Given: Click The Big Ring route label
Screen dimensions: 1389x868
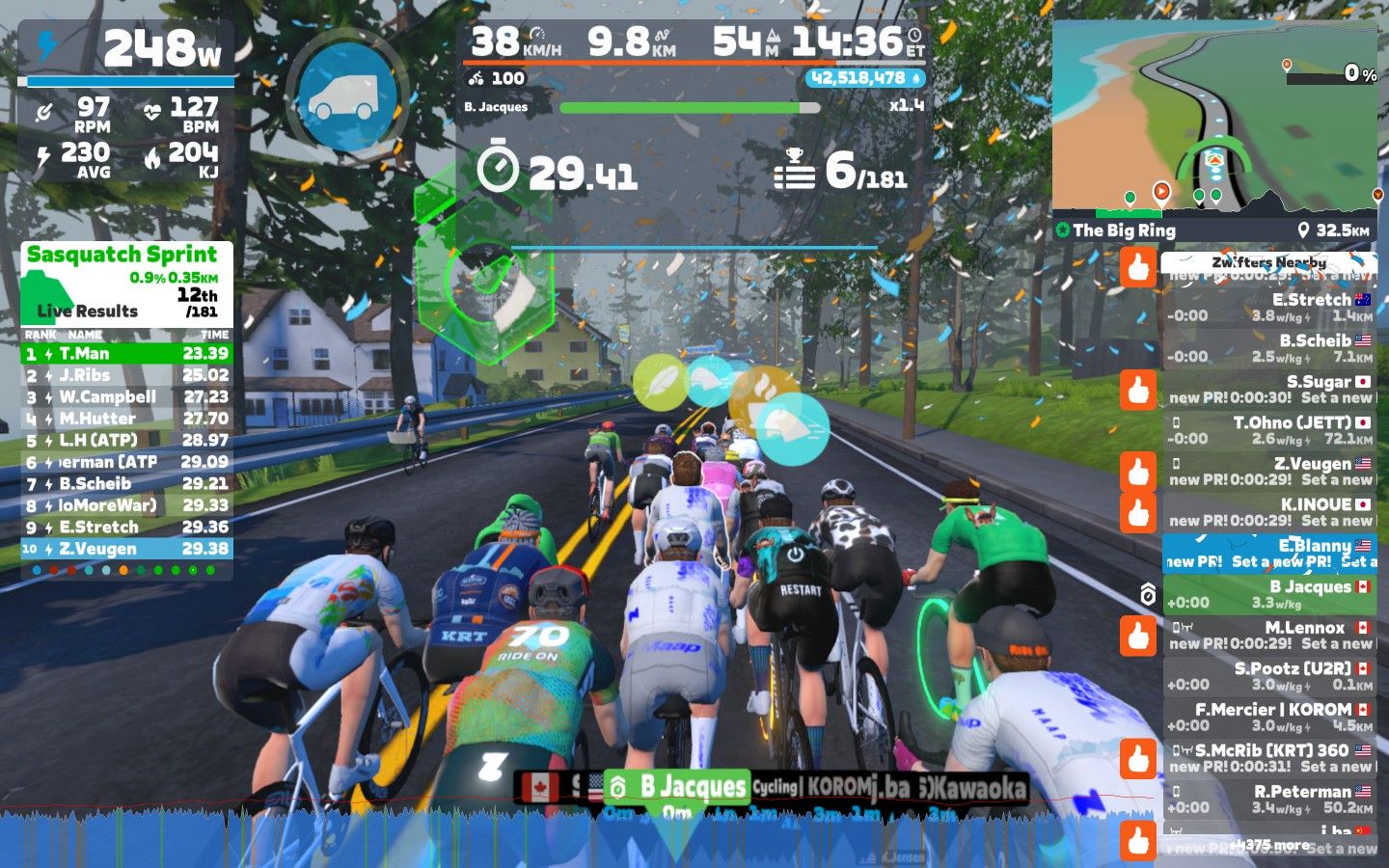Looking at the screenshot, I should [1124, 231].
